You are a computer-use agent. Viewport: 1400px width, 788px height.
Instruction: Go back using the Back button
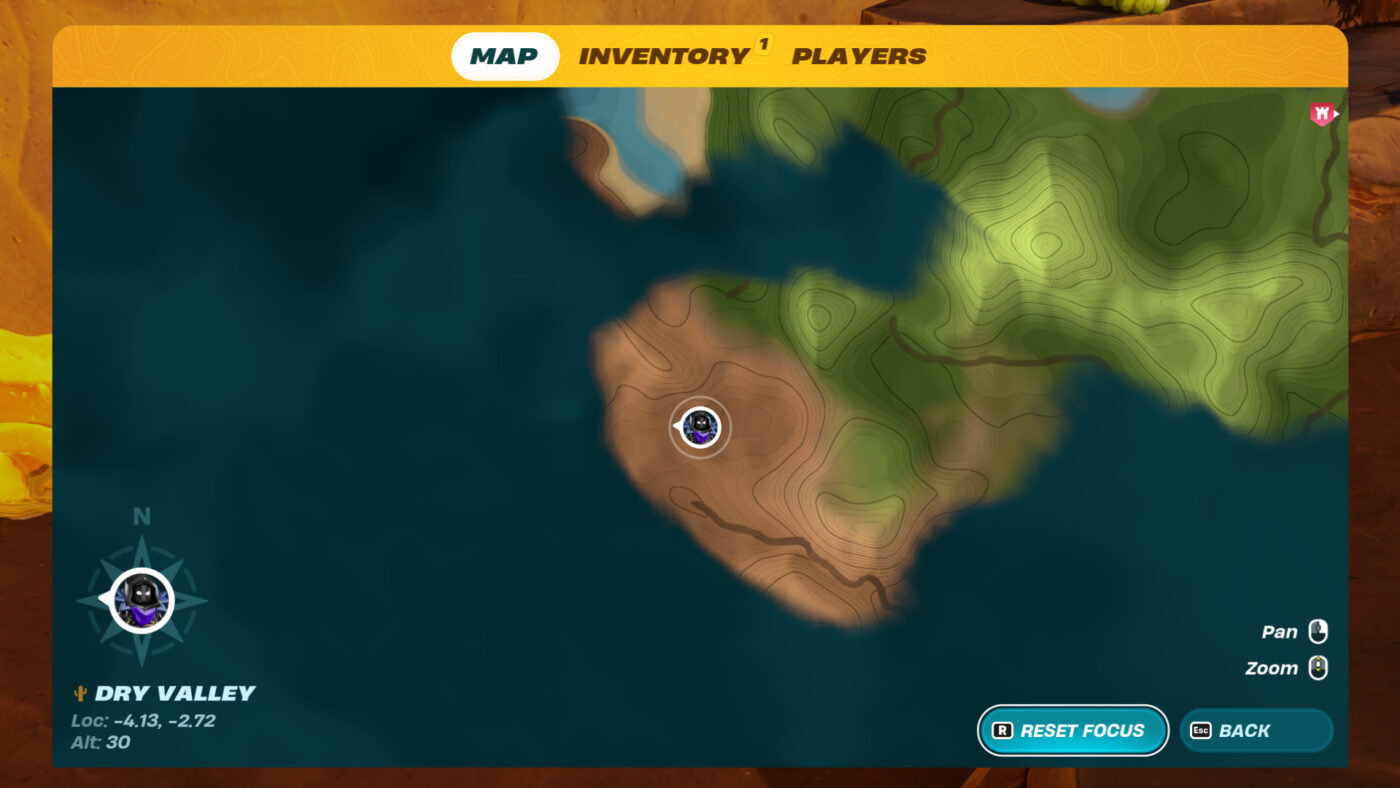1256,731
